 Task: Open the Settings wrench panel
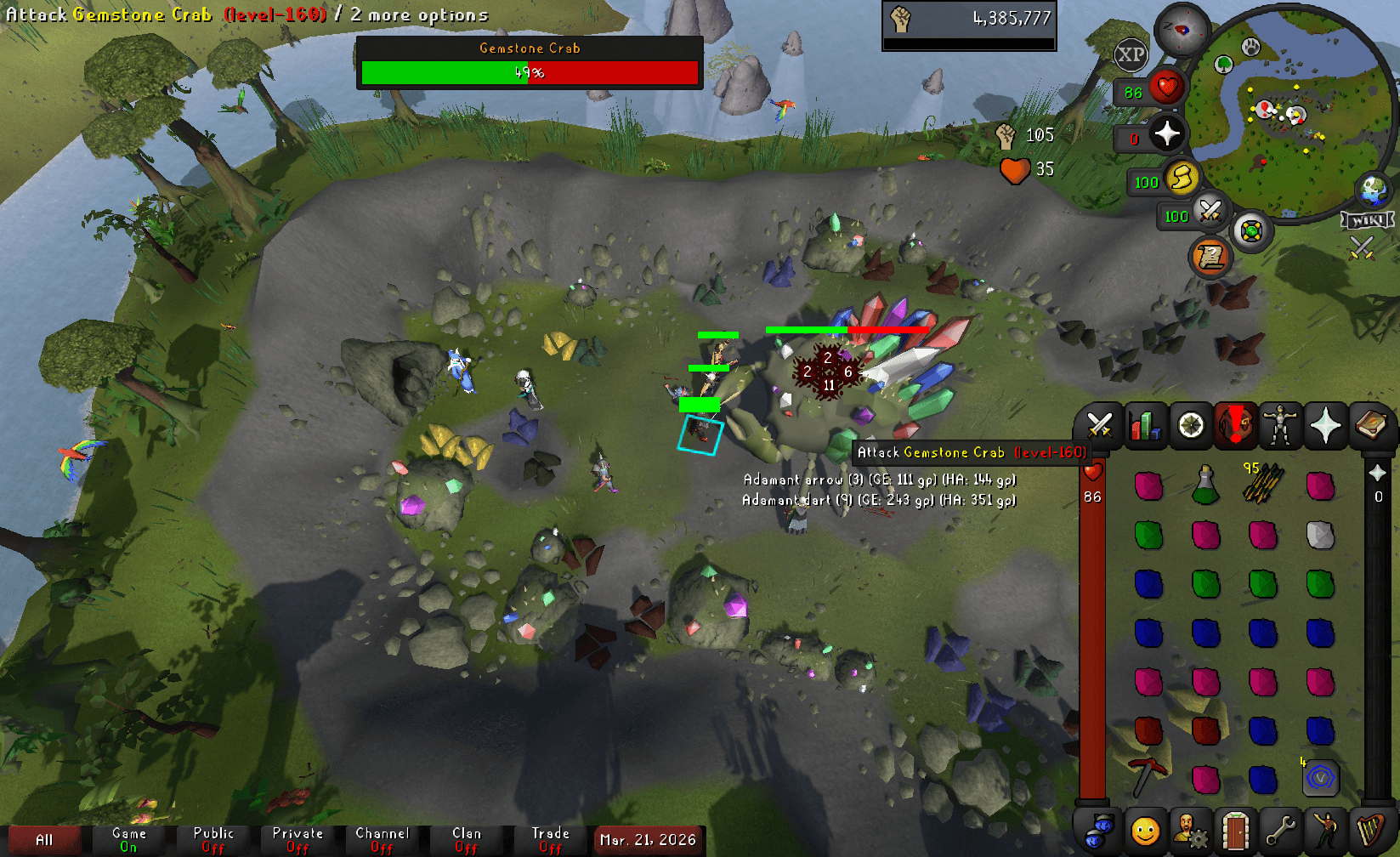point(1283,829)
